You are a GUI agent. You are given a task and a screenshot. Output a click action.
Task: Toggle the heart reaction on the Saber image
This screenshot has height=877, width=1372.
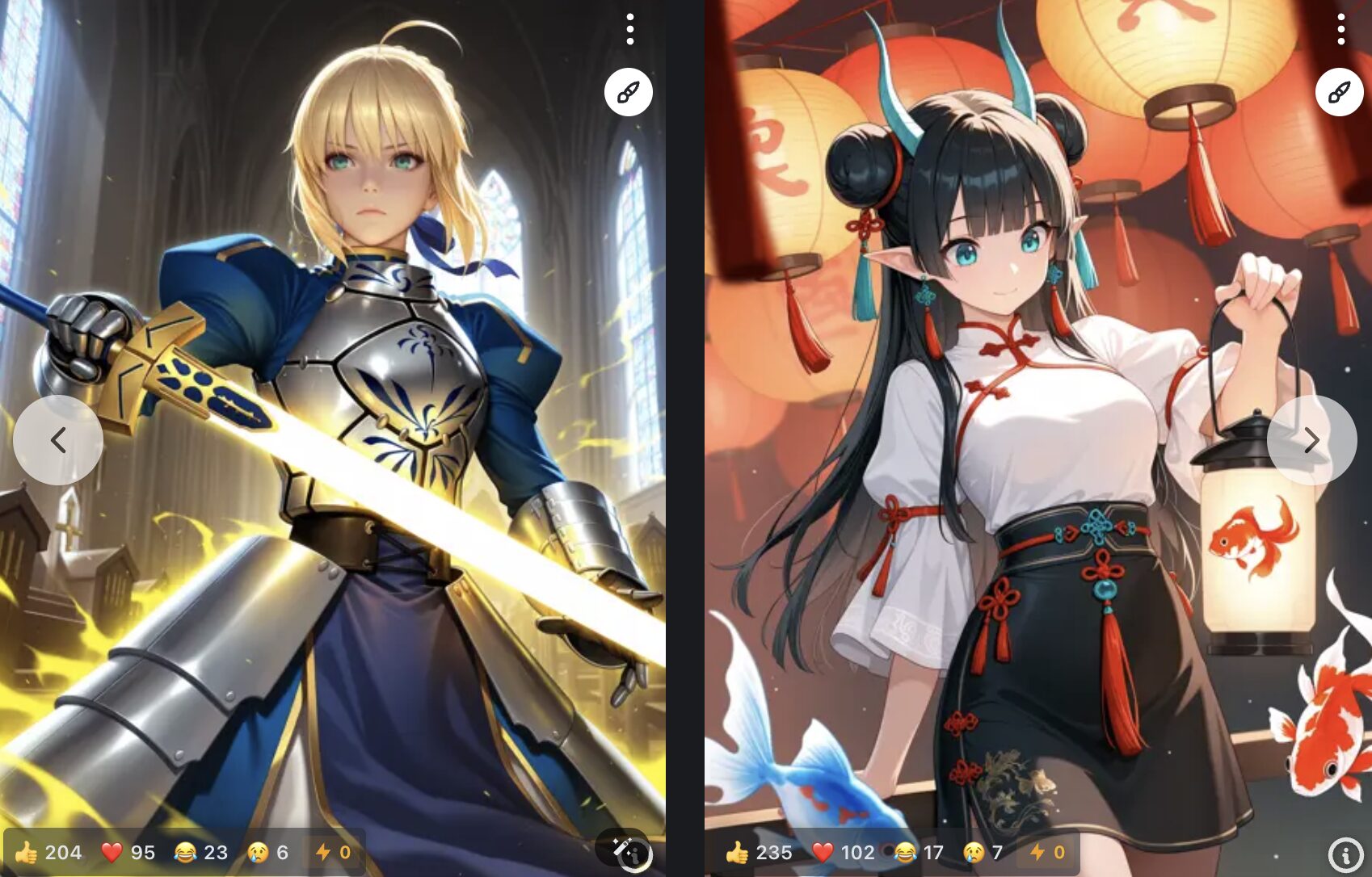pyautogui.click(x=112, y=850)
